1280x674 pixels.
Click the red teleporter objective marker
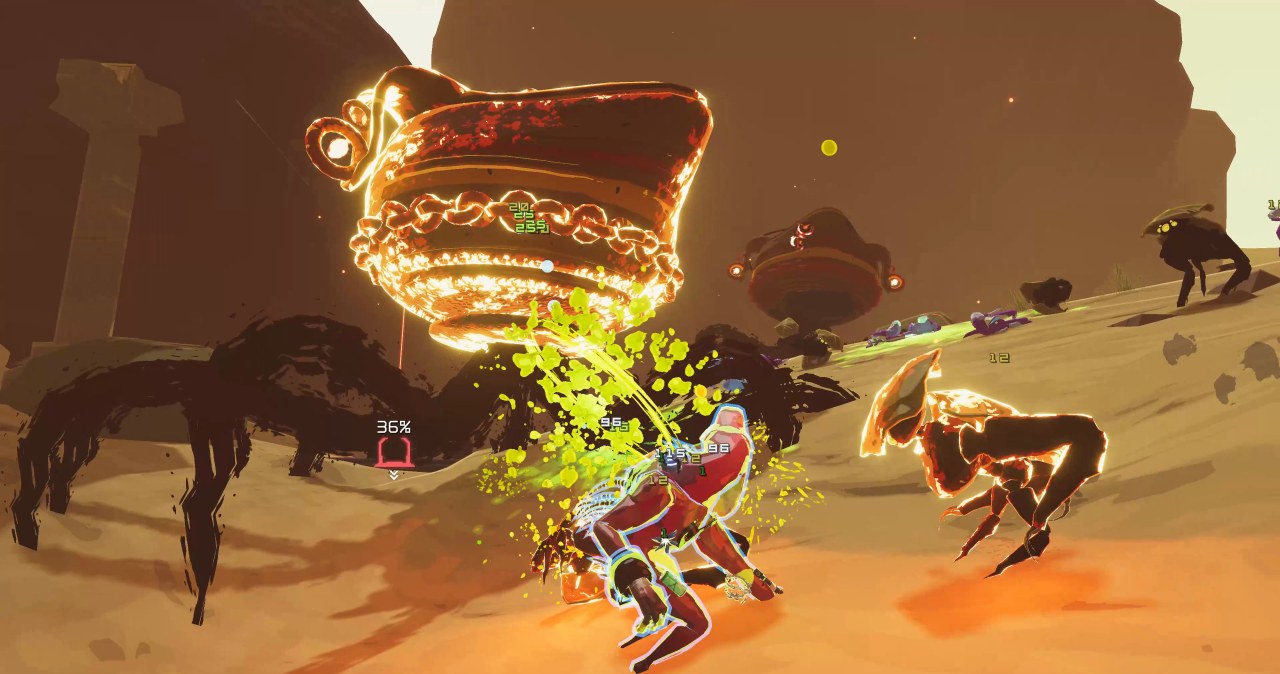(394, 454)
